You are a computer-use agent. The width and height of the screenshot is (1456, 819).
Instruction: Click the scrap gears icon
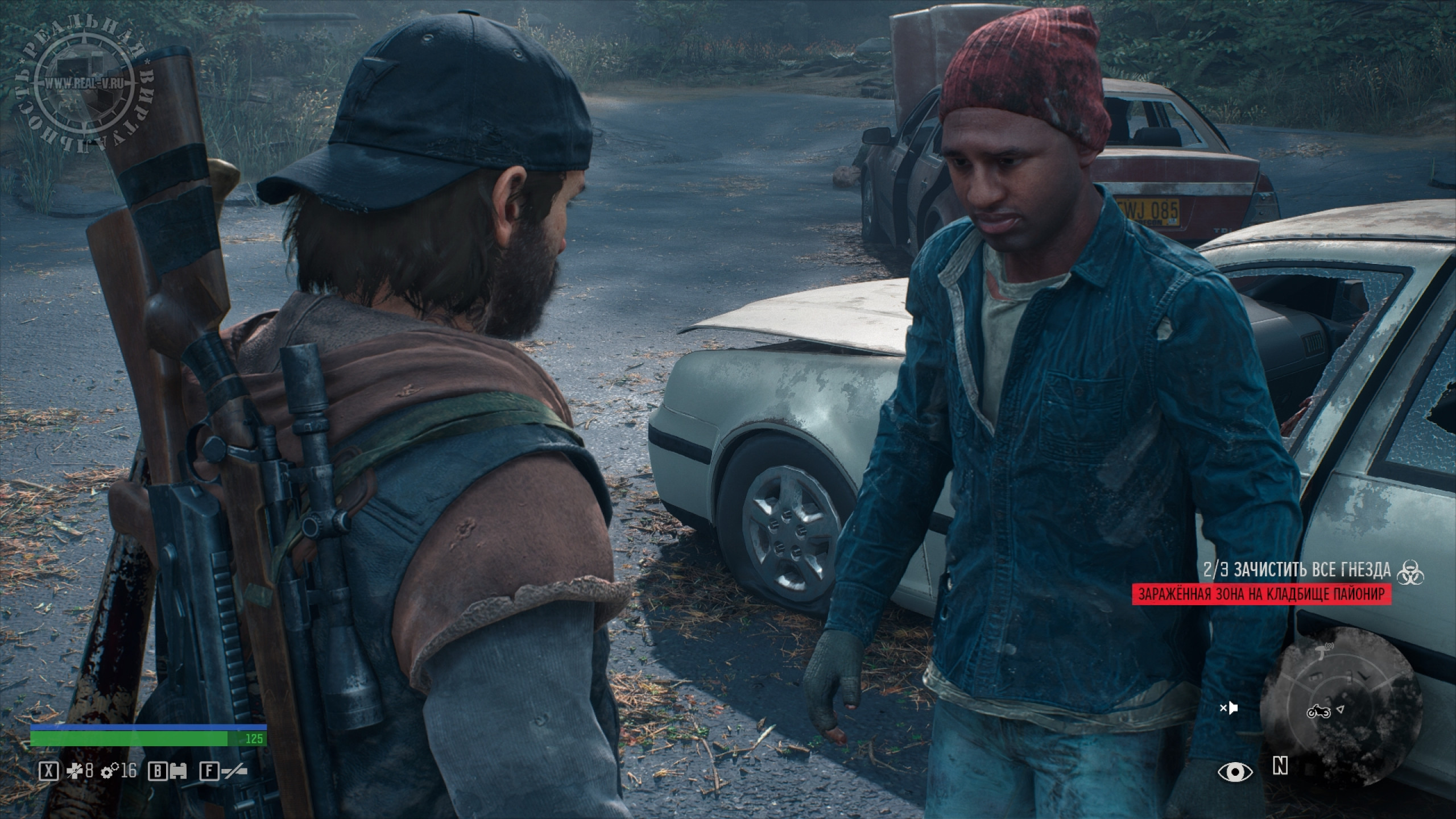click(x=109, y=771)
